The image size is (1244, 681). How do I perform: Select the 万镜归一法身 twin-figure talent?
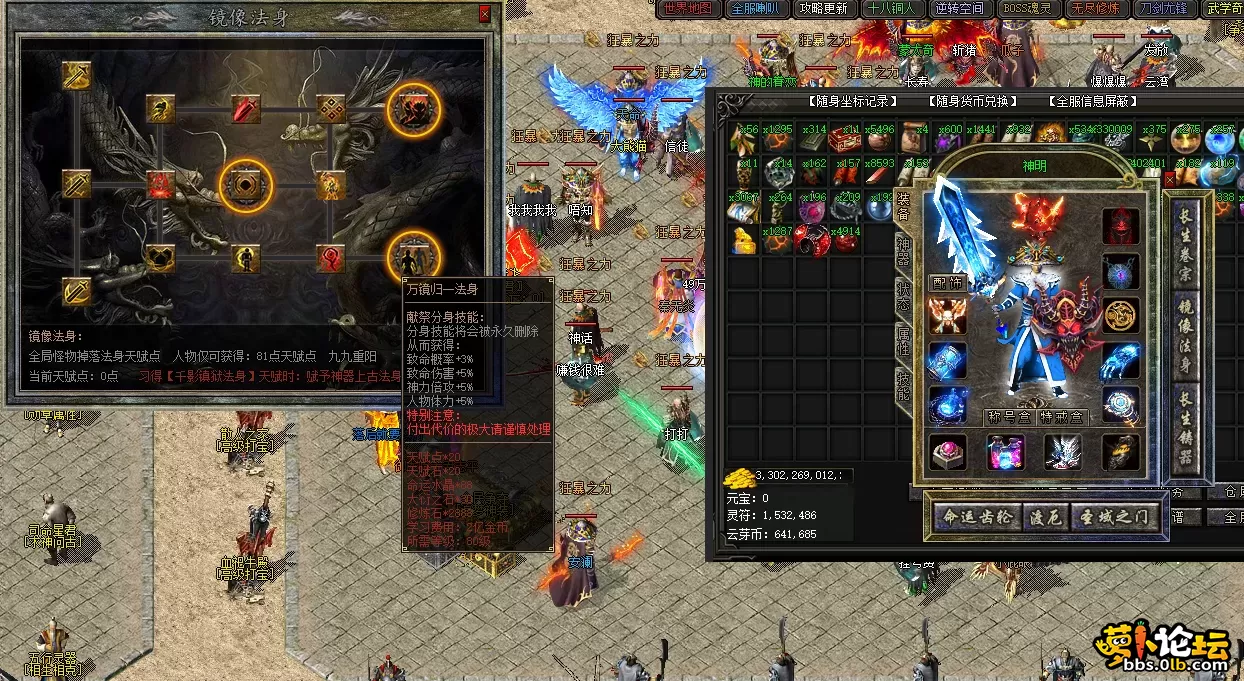point(413,257)
